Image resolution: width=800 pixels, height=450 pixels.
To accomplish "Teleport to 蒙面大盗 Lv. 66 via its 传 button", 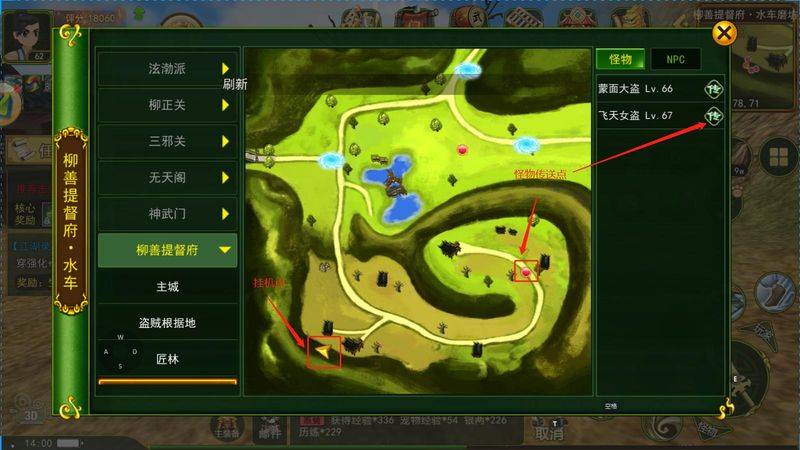I will pos(714,88).
